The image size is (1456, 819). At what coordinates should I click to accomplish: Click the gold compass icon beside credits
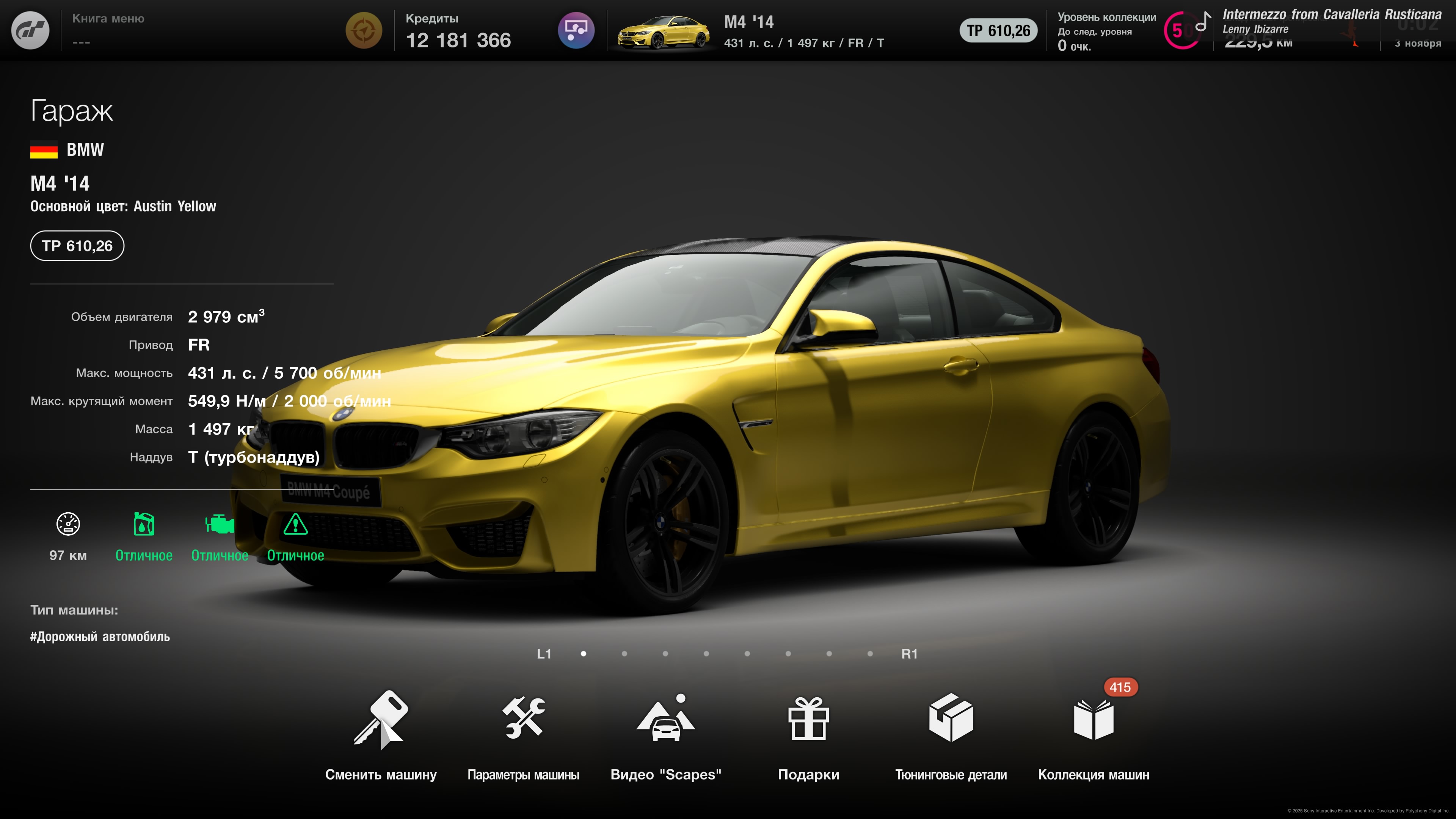[364, 30]
